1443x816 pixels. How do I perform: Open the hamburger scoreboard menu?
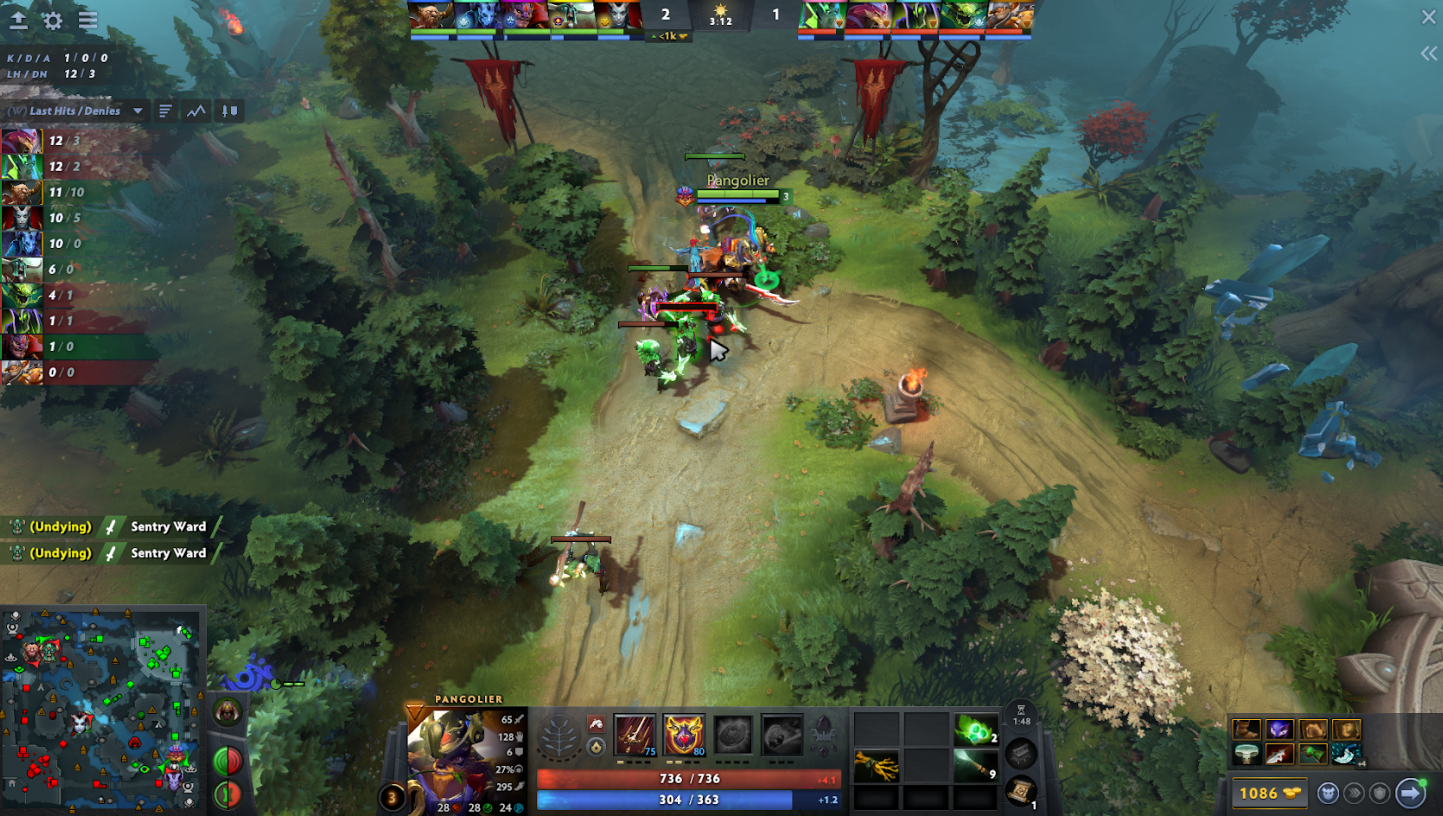88,20
